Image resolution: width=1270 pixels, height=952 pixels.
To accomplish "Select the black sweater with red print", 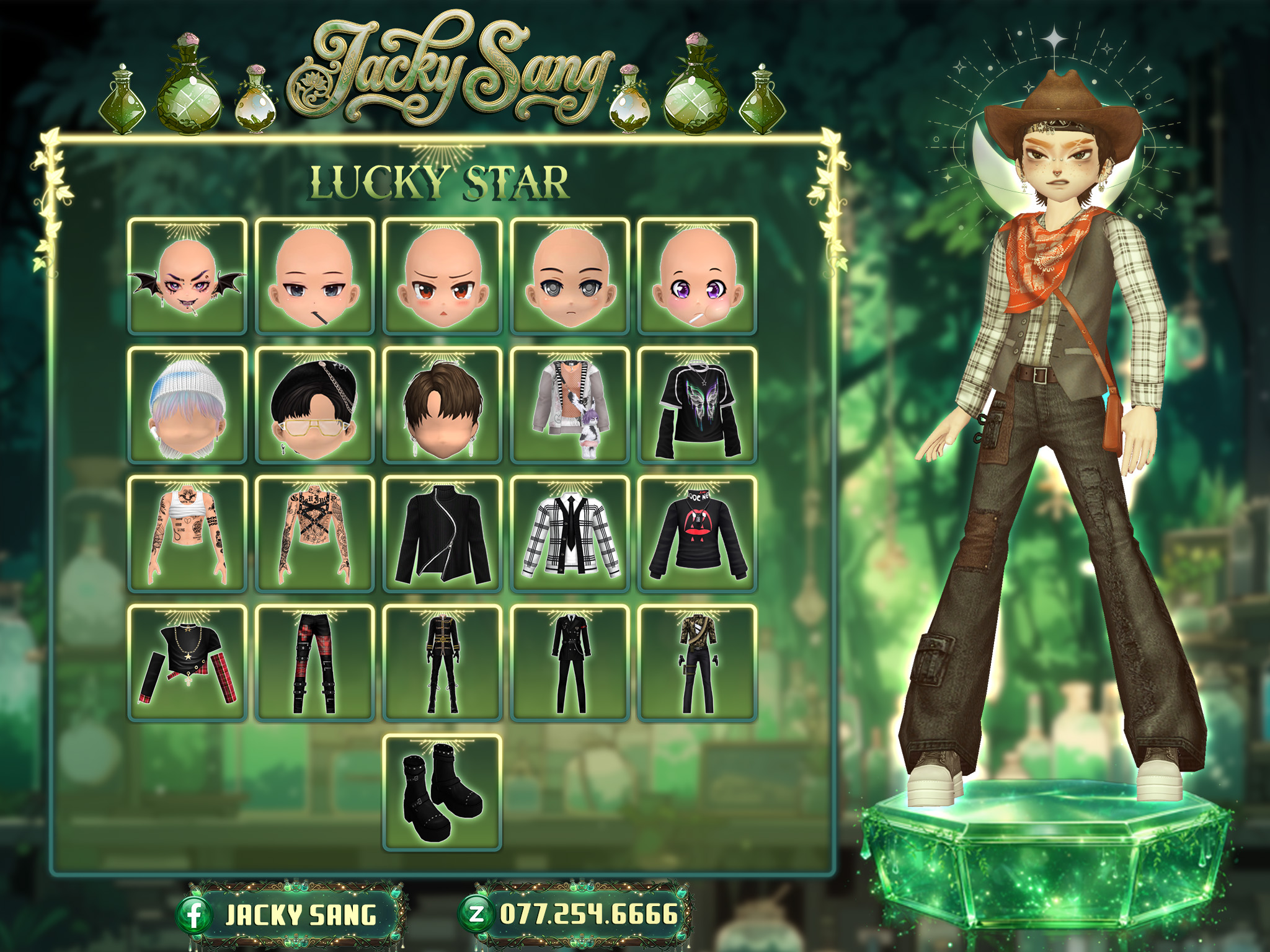I will [697, 534].
